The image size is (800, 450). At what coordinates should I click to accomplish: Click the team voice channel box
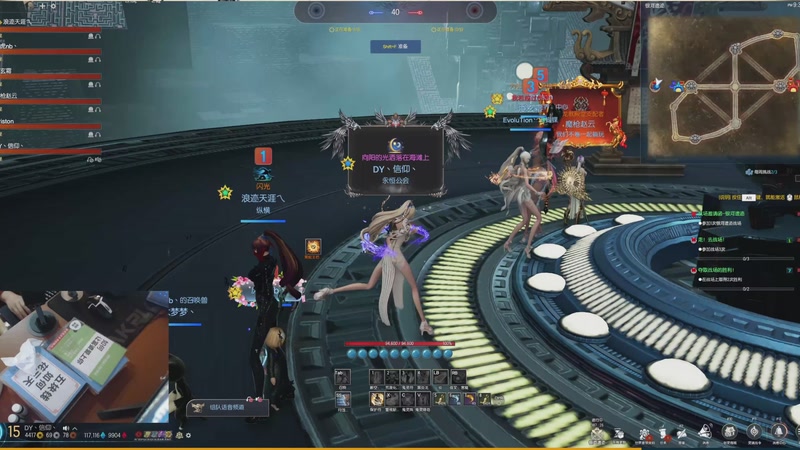point(229,407)
